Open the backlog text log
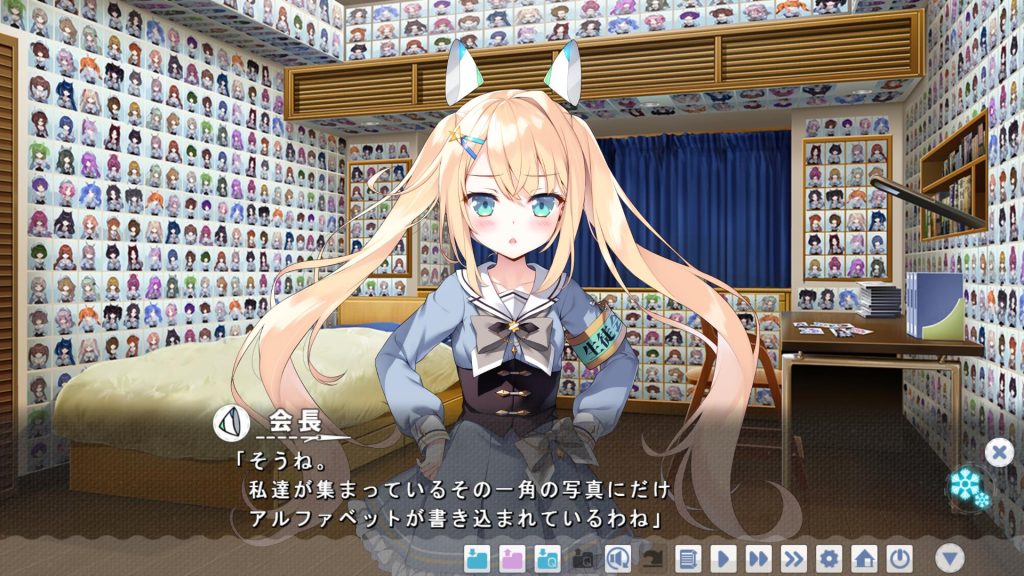The image size is (1024, 576). tap(688, 558)
